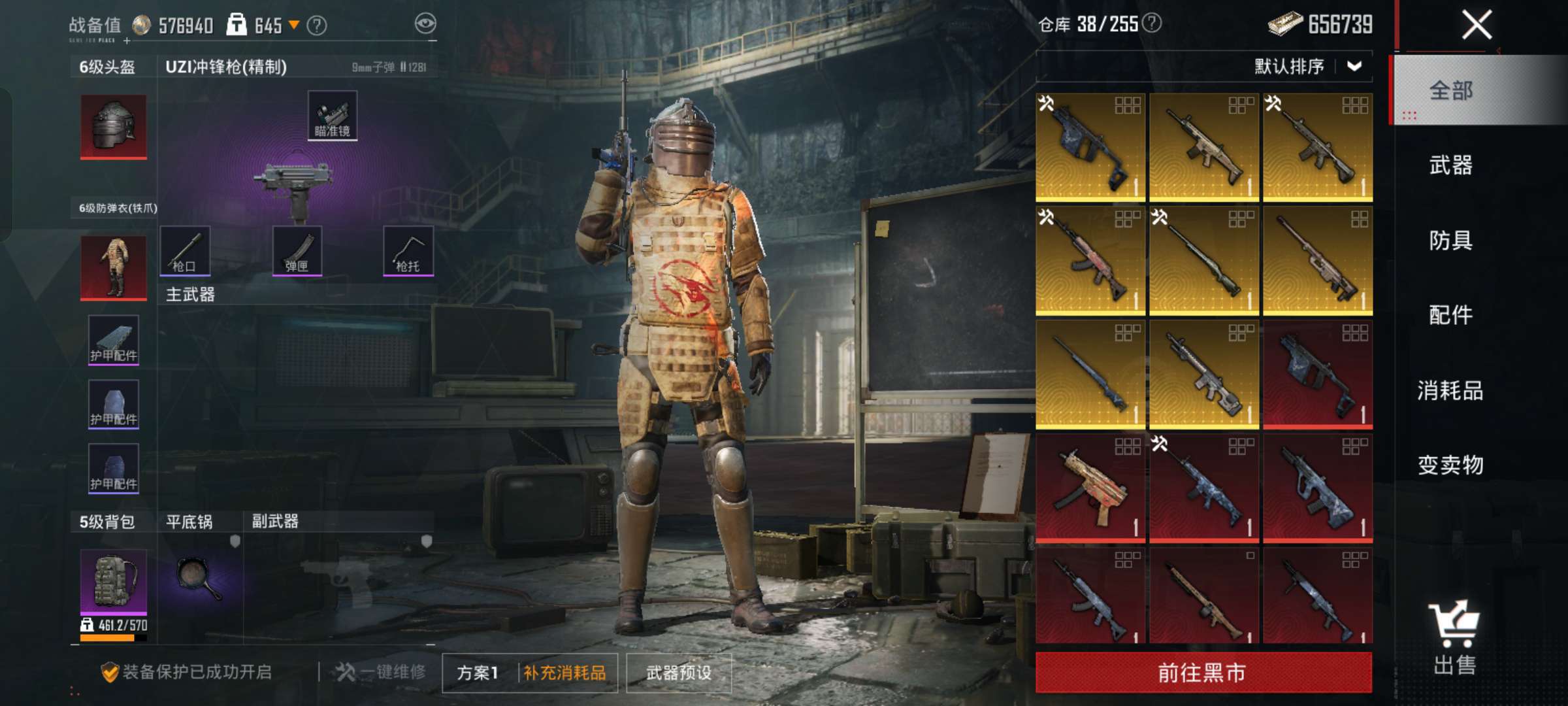The height and width of the screenshot is (706, 1568).
Task: Open the 防具 armor category
Action: point(1450,241)
